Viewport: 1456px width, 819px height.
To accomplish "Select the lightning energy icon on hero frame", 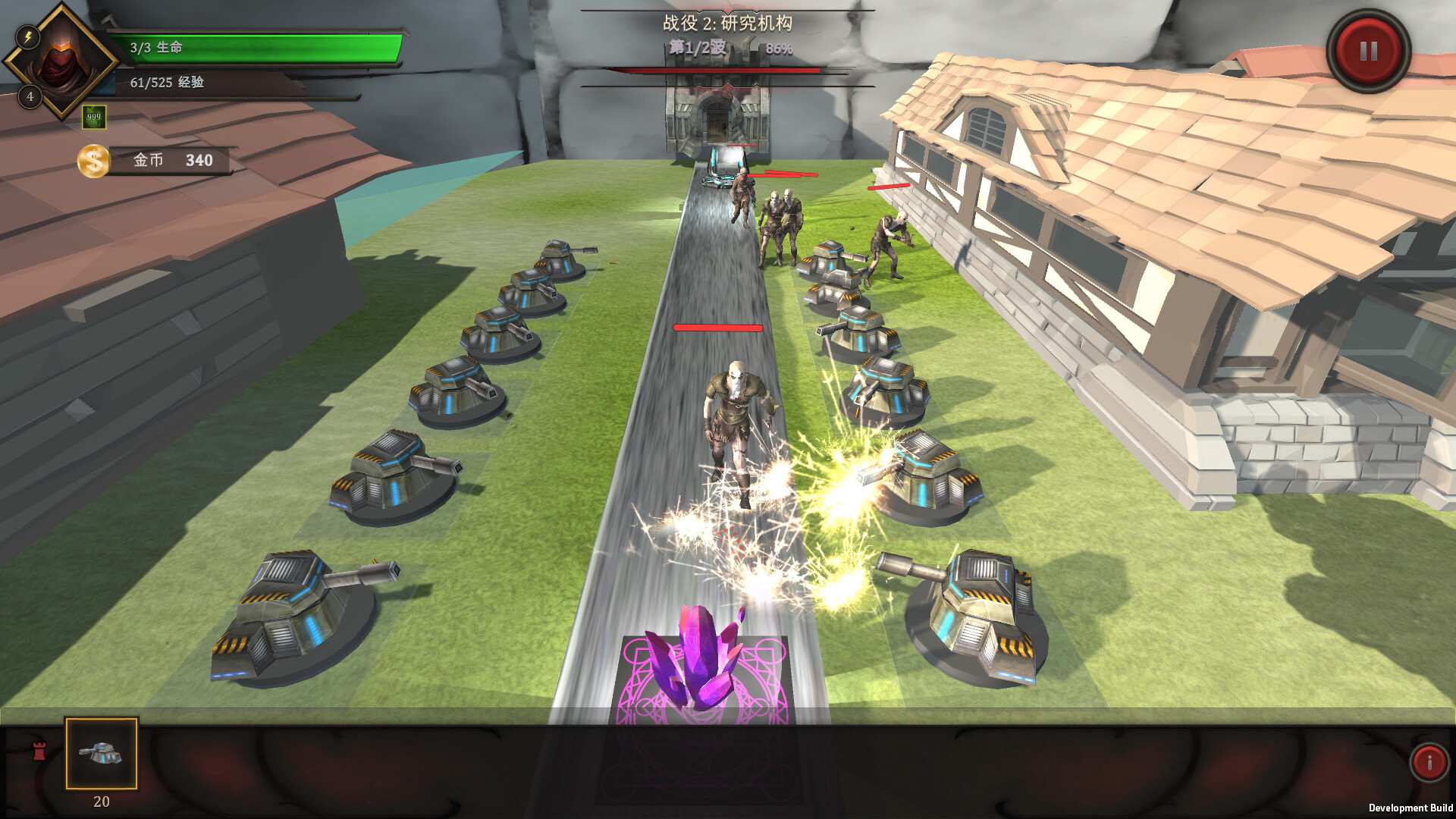I will point(29,35).
